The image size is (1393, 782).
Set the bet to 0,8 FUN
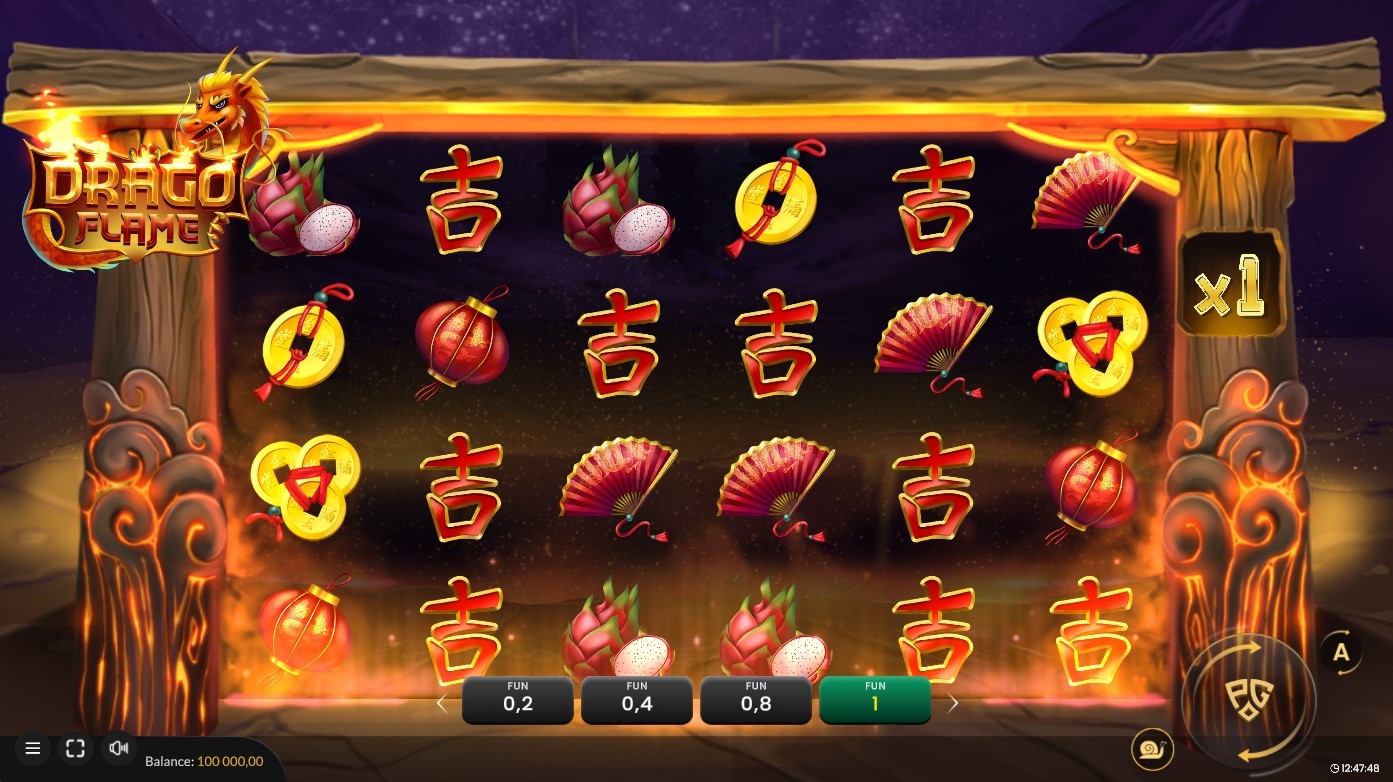pyautogui.click(x=756, y=700)
